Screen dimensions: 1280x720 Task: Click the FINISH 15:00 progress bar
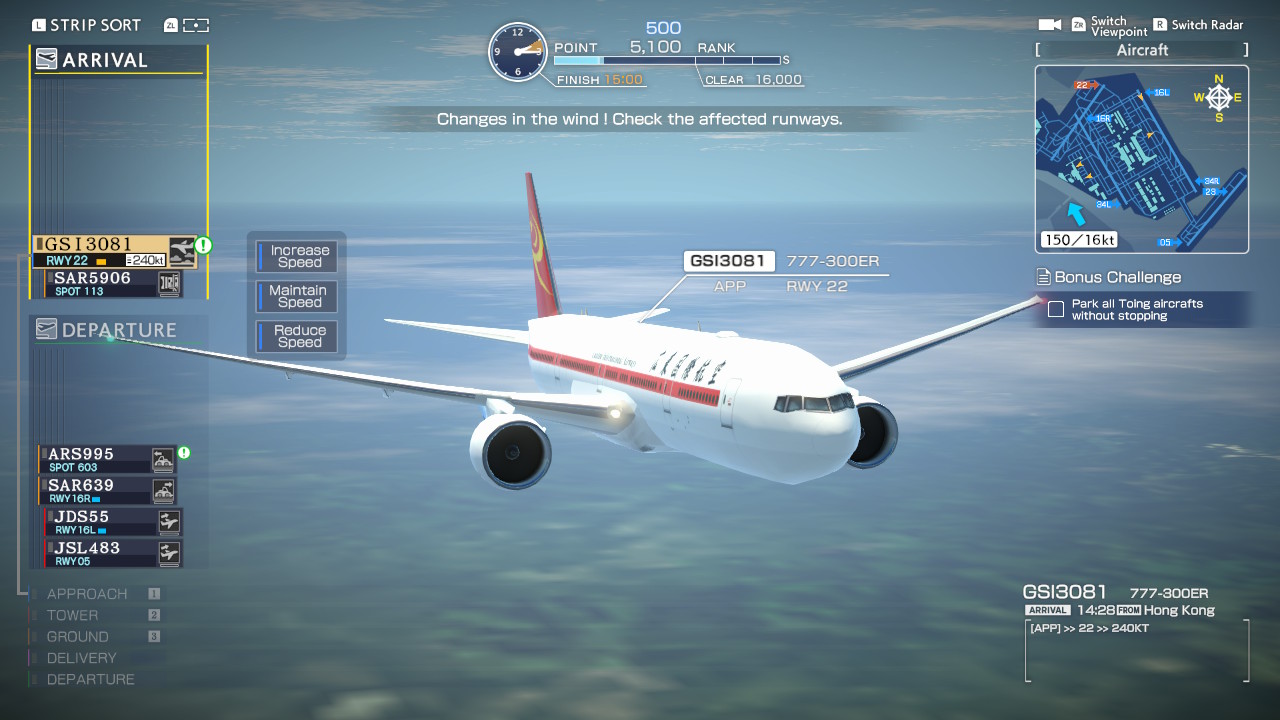pyautogui.click(x=600, y=78)
